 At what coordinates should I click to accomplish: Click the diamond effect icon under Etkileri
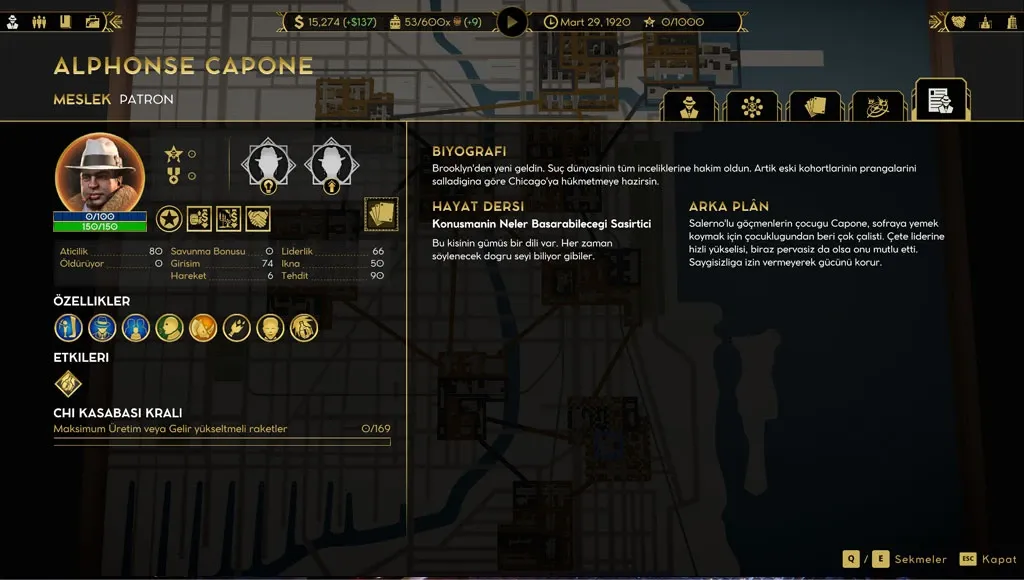pos(68,384)
